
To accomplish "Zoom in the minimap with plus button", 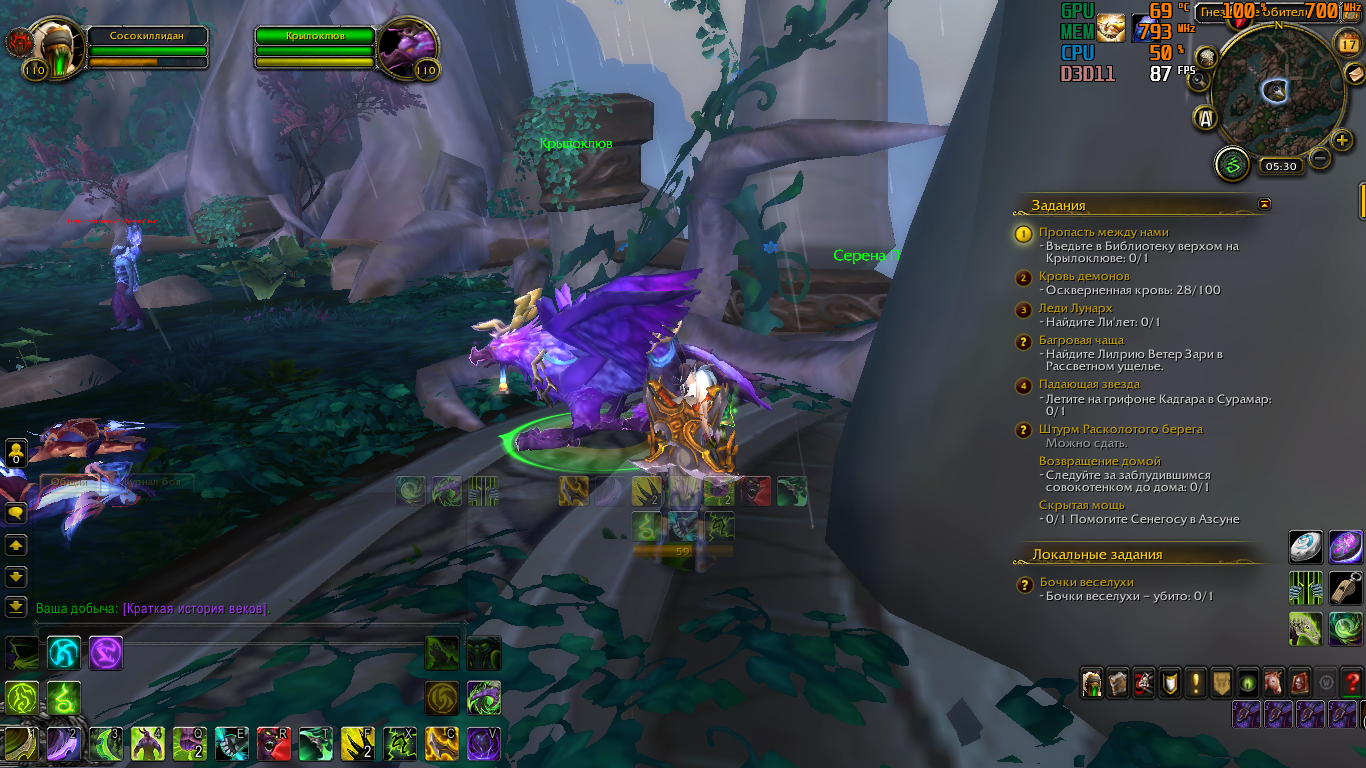I will pos(1344,139).
